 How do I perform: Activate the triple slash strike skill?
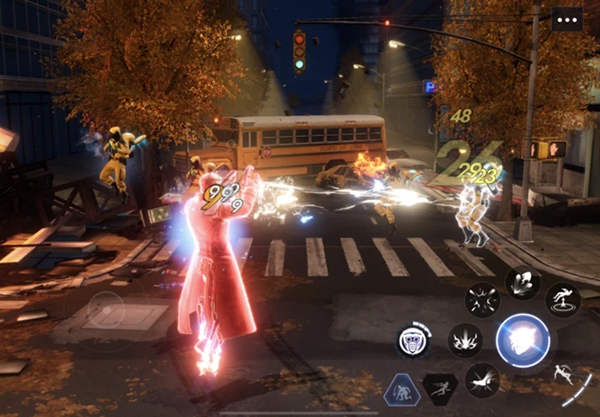pyautogui.click(x=522, y=282)
